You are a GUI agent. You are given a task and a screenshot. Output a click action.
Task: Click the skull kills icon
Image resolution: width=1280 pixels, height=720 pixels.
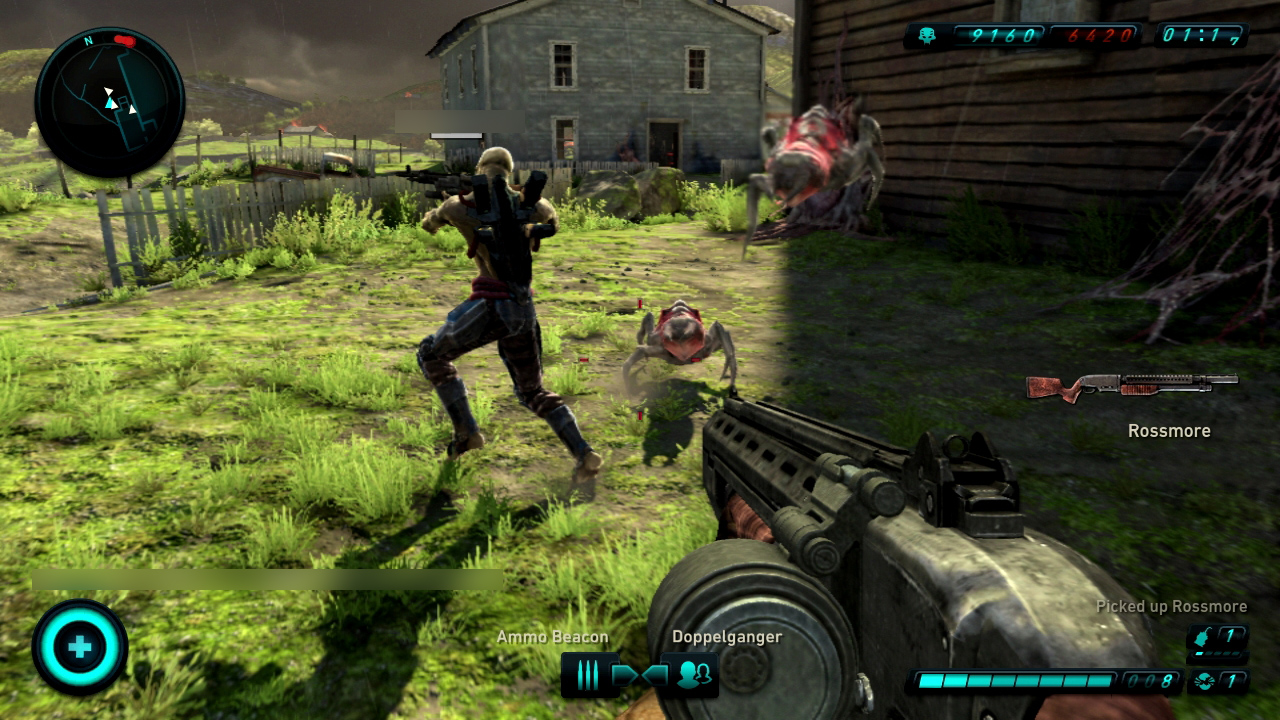(925, 36)
